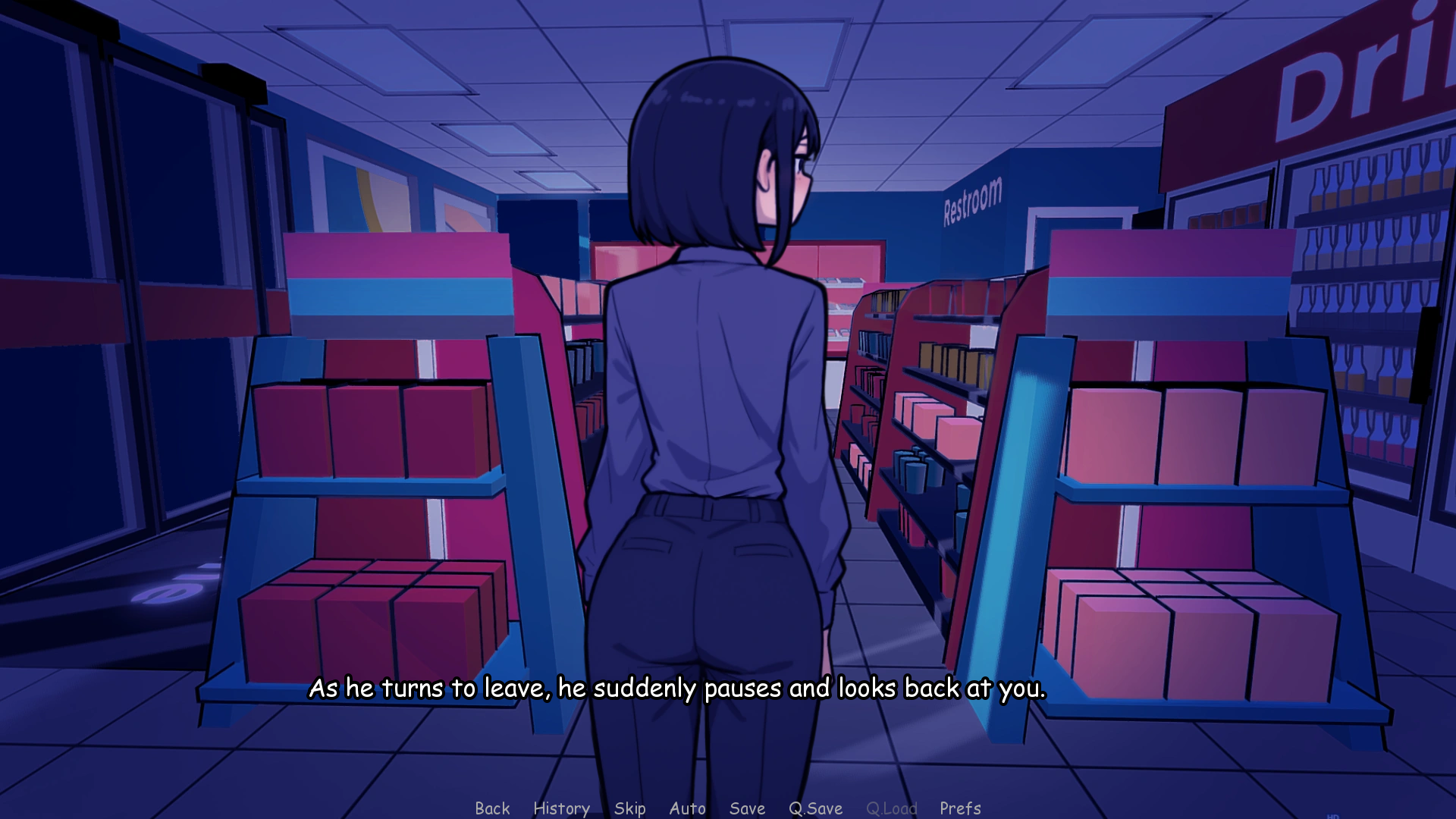Viewport: 1456px width, 819px height.
Task: Open the Save game screen
Action: click(x=746, y=808)
